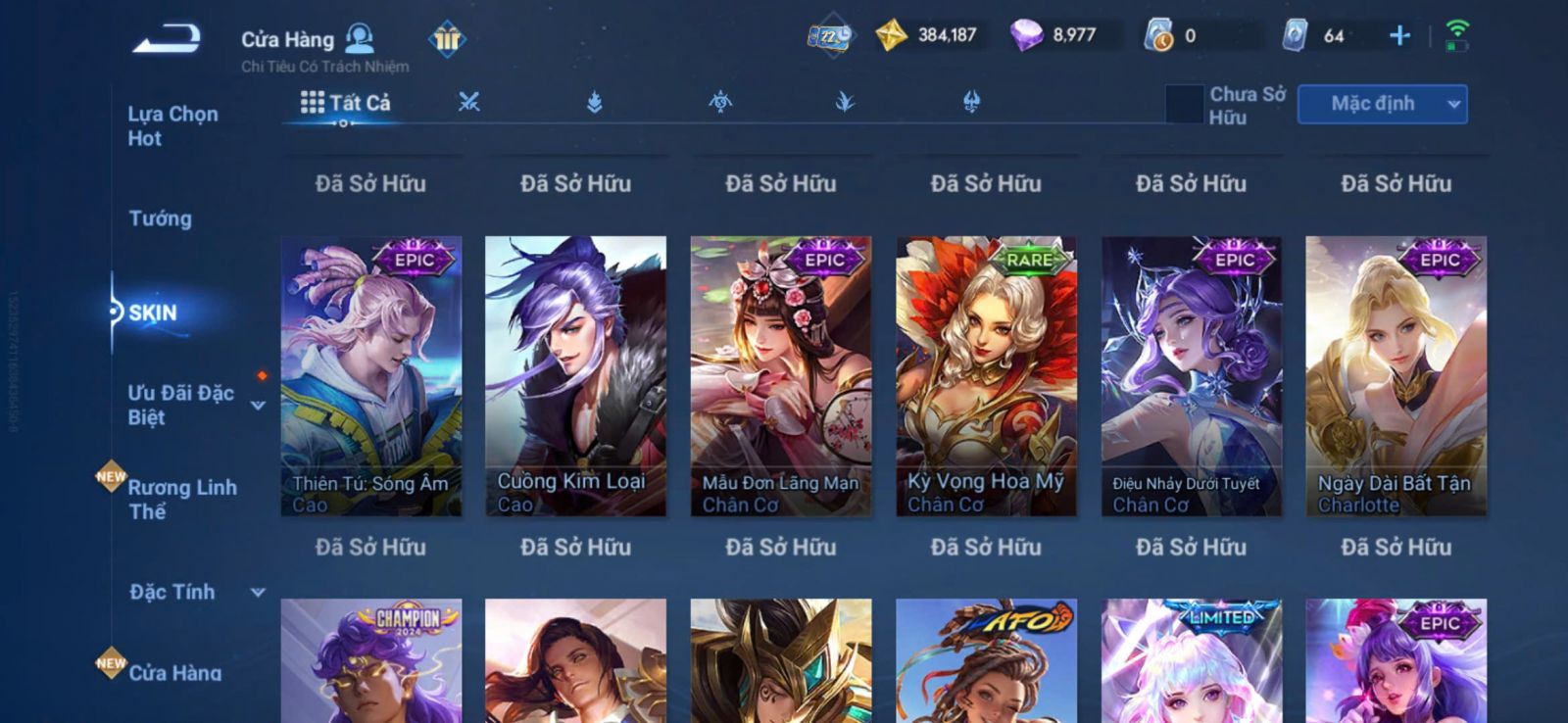Toggle the Chưa Sở Hữu checkbox

[x=1184, y=105]
